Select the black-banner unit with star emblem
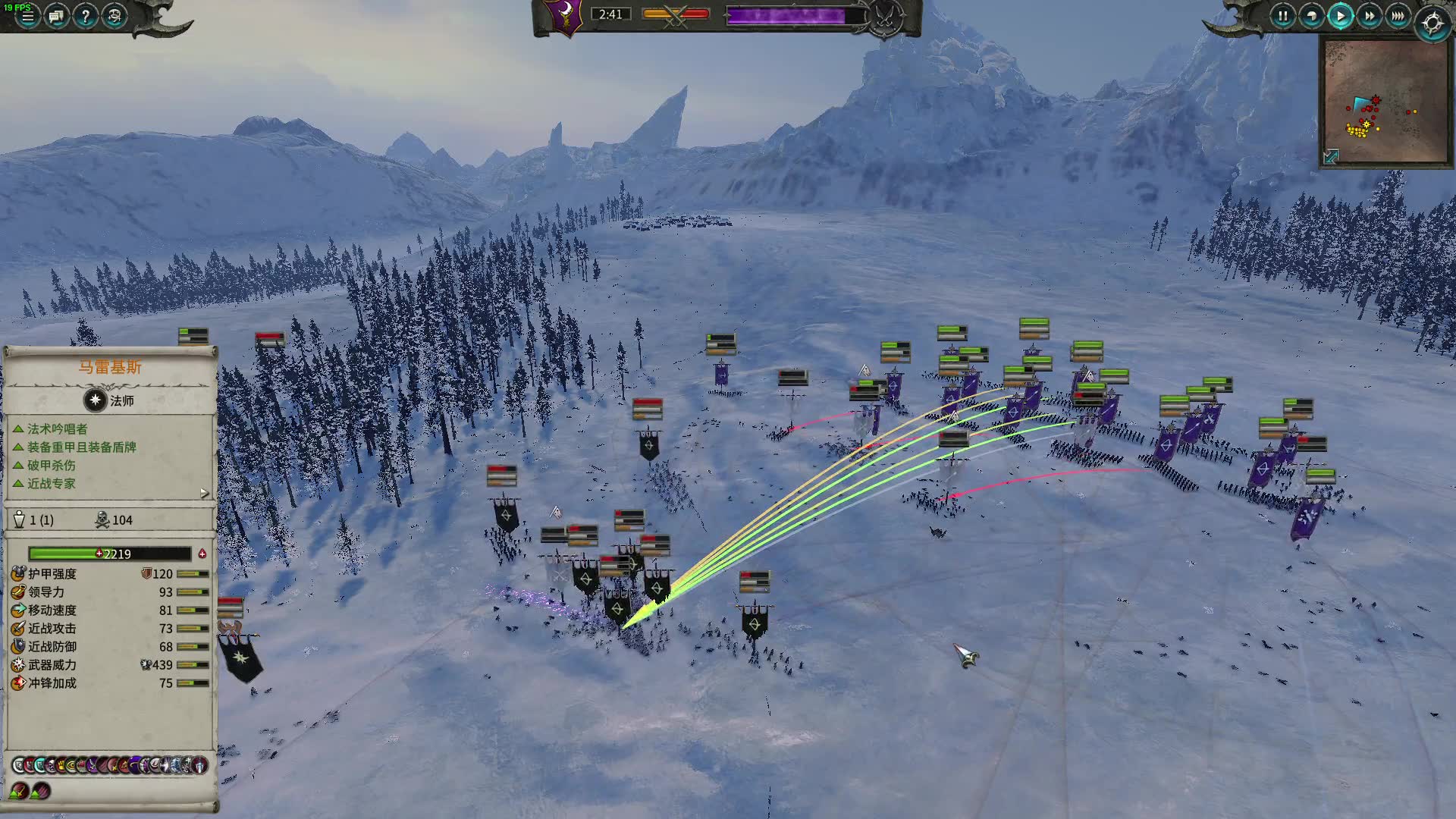The height and width of the screenshot is (819, 1456). 241,657
